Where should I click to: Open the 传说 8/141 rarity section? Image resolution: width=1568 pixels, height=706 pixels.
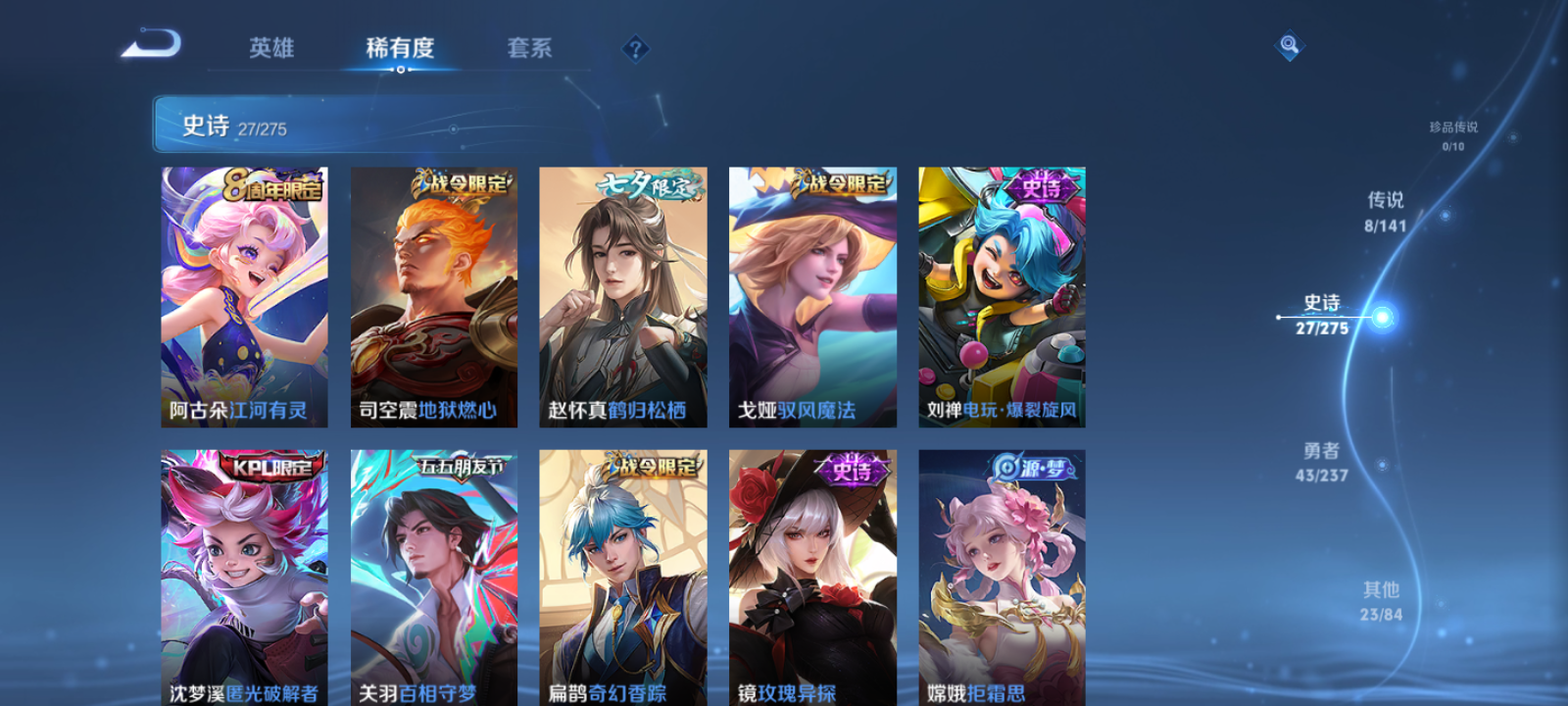1384,211
